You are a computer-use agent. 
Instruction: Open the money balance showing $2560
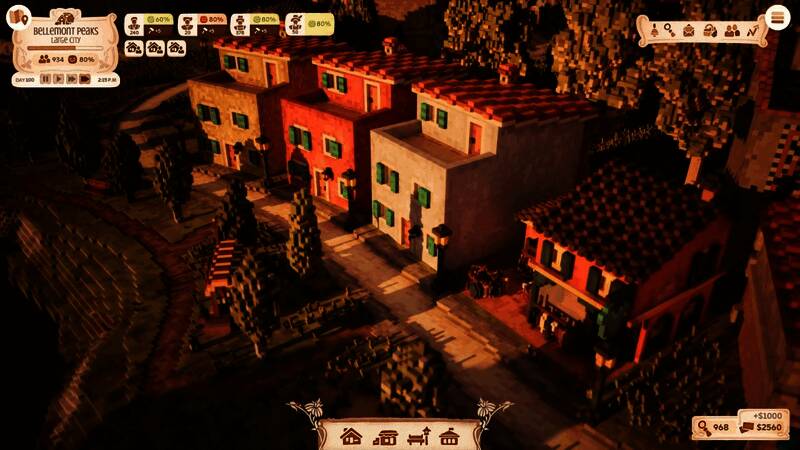[760, 428]
